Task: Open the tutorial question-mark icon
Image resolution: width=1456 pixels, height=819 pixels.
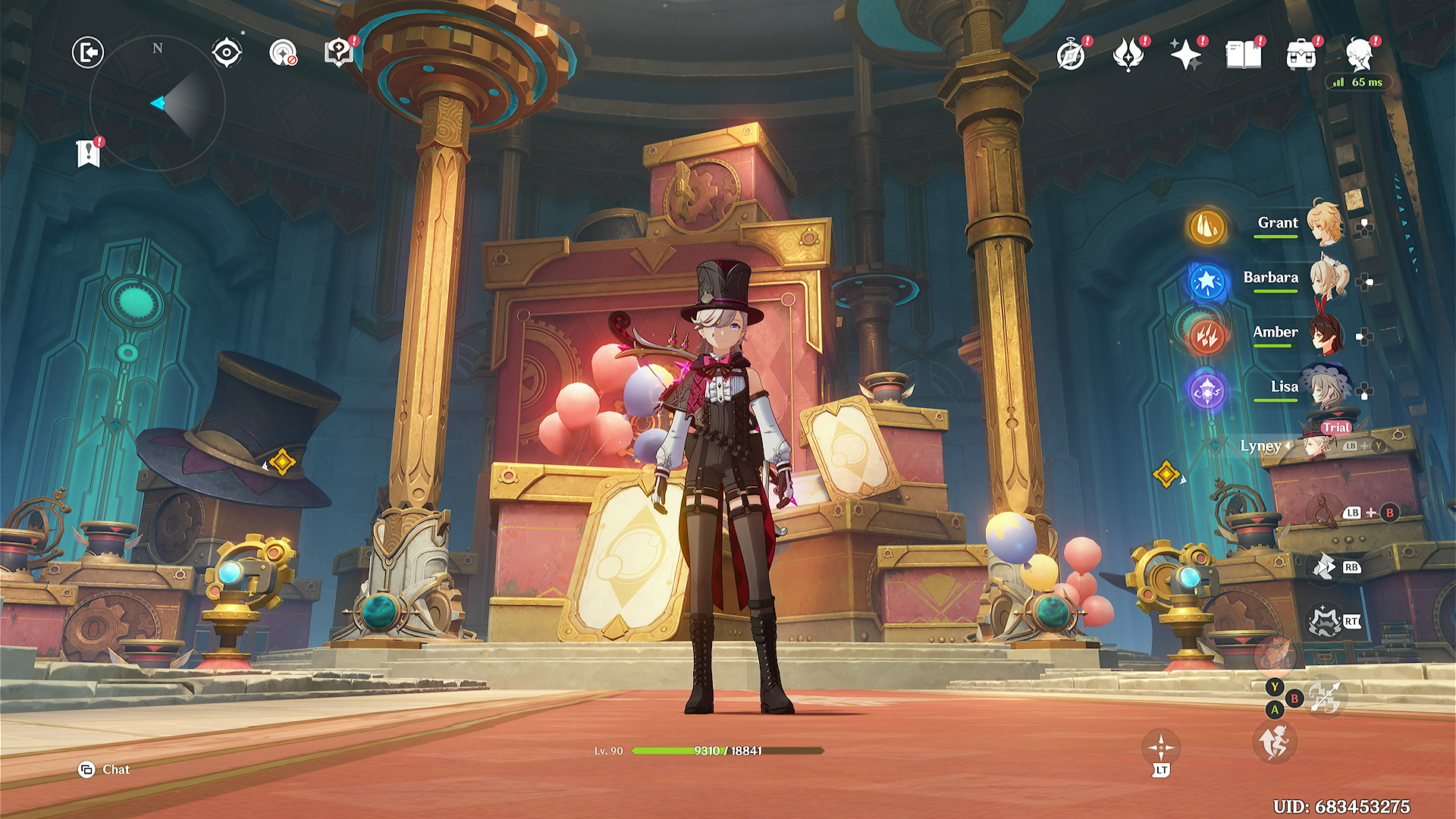Action: point(338,52)
